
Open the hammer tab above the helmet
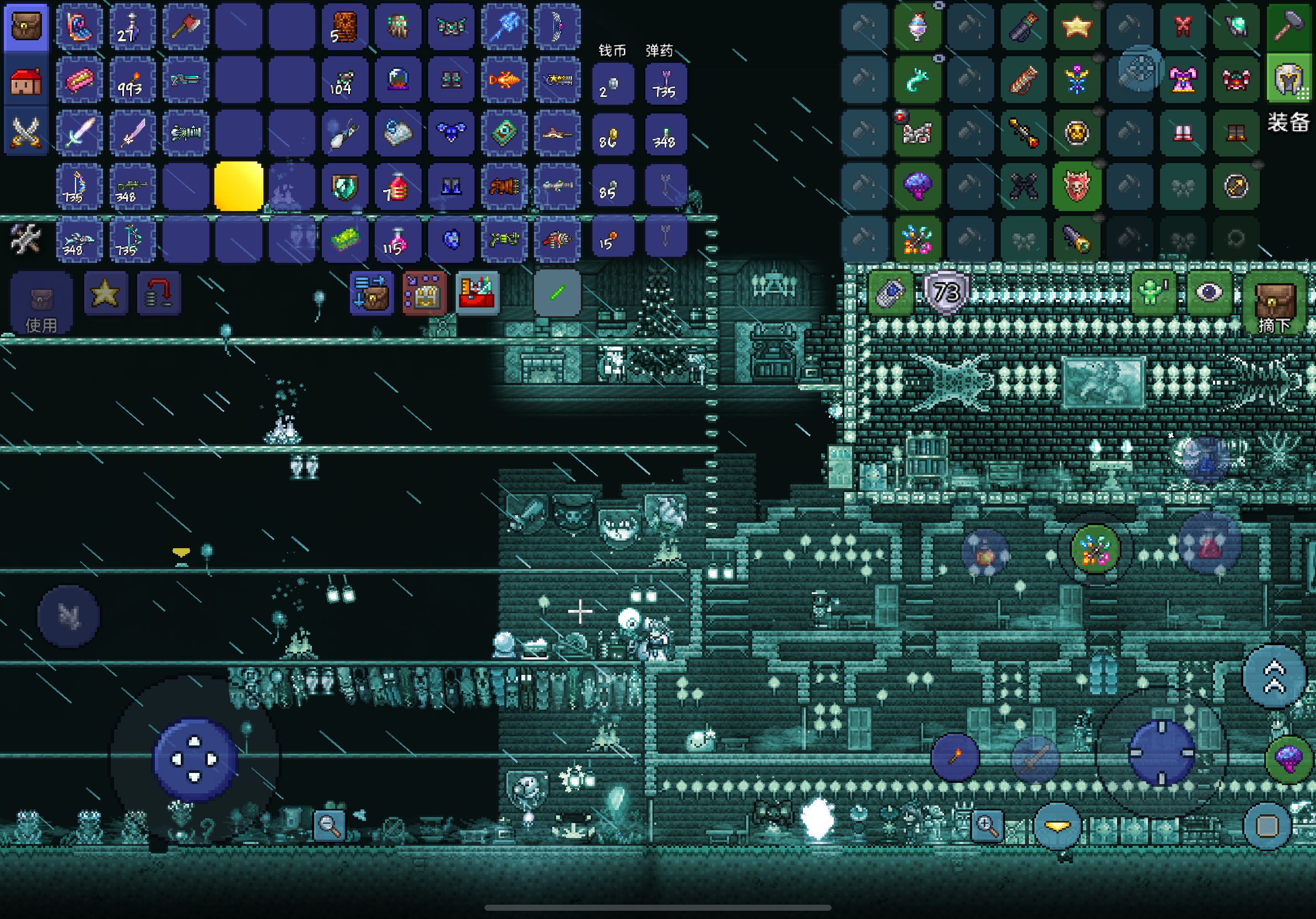(x=1287, y=26)
